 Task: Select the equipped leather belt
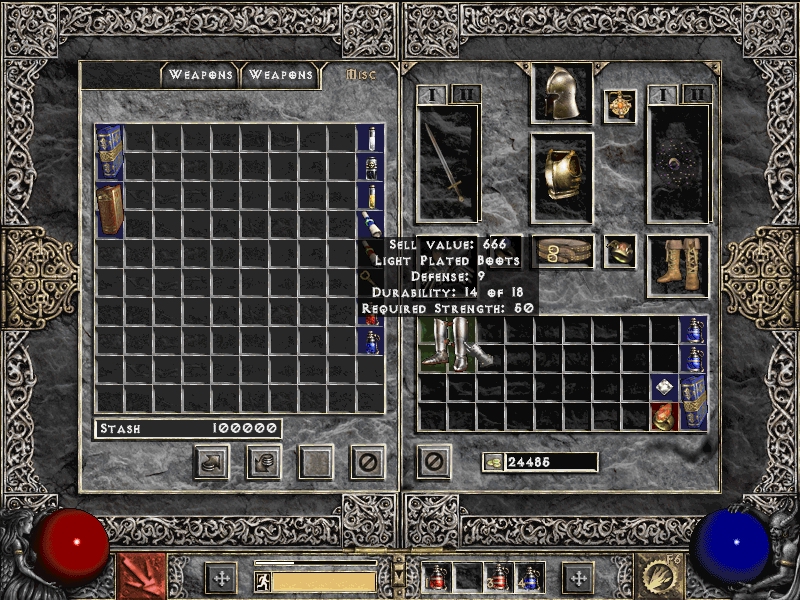coord(562,251)
